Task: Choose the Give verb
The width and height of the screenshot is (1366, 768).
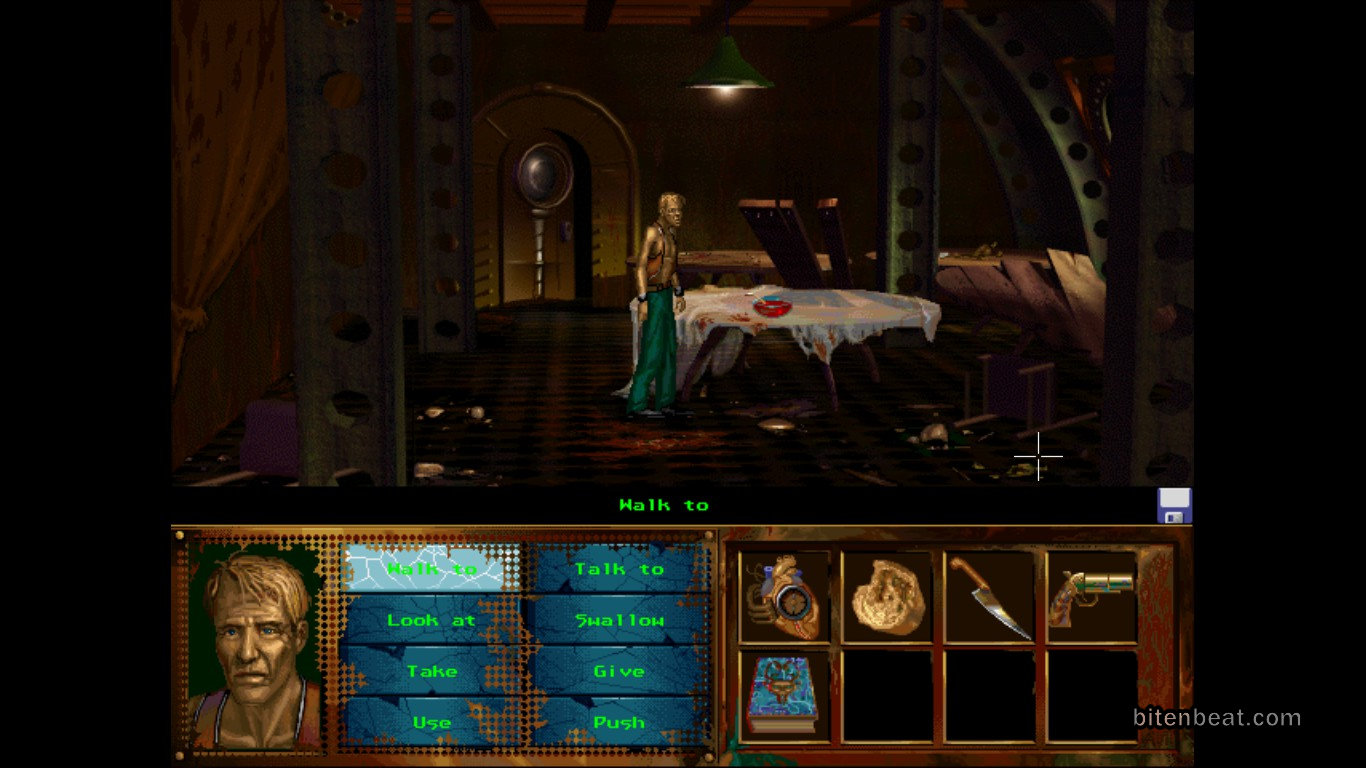Action: coord(618,671)
